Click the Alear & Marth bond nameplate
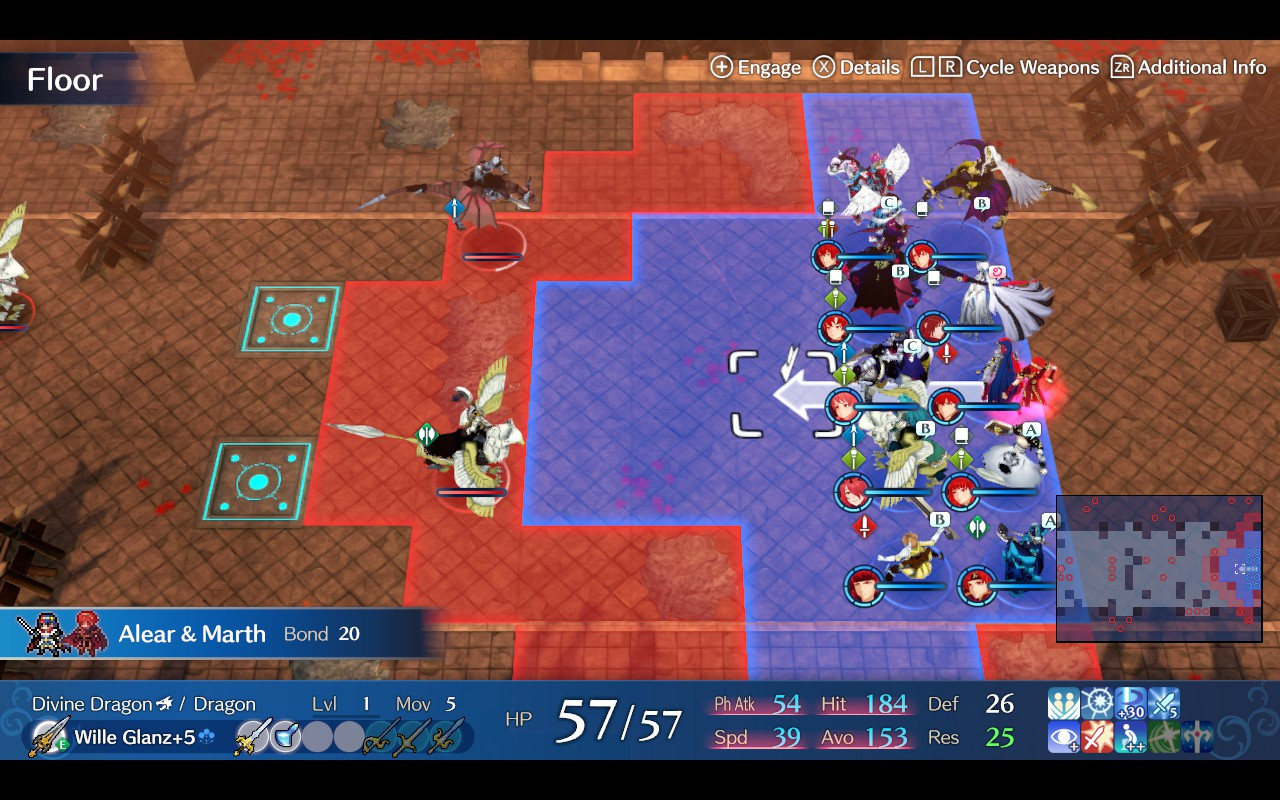 (x=191, y=633)
